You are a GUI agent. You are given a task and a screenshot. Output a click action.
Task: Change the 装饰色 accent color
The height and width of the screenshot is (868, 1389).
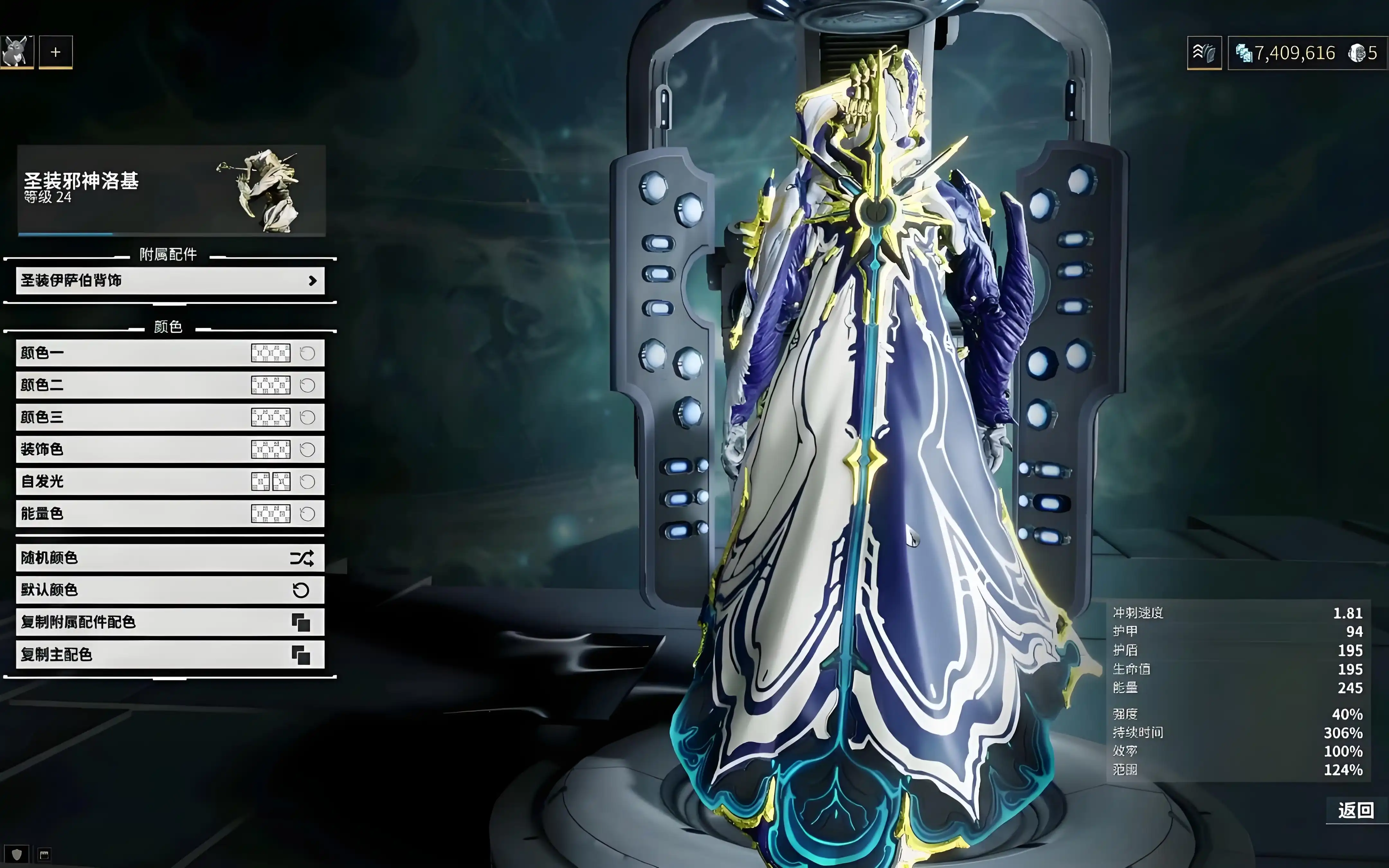coord(270,449)
